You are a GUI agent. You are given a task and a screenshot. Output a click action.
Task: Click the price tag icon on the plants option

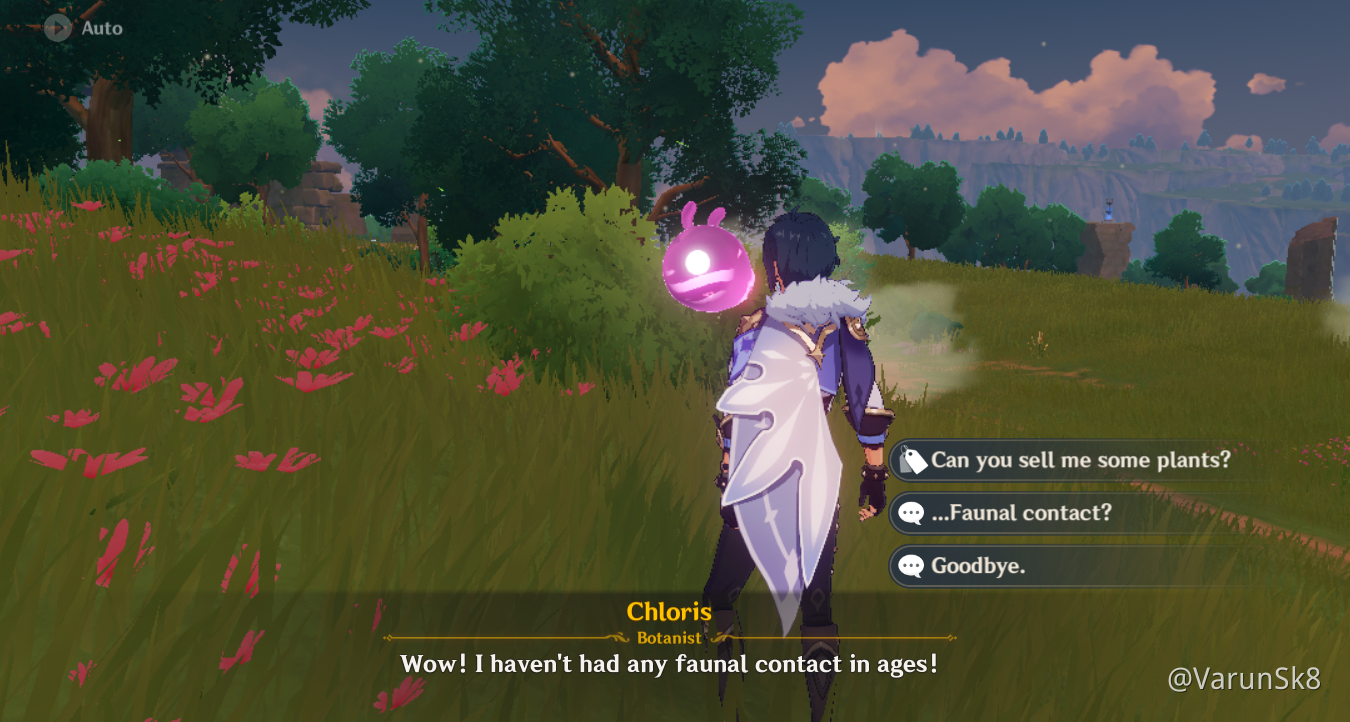912,461
